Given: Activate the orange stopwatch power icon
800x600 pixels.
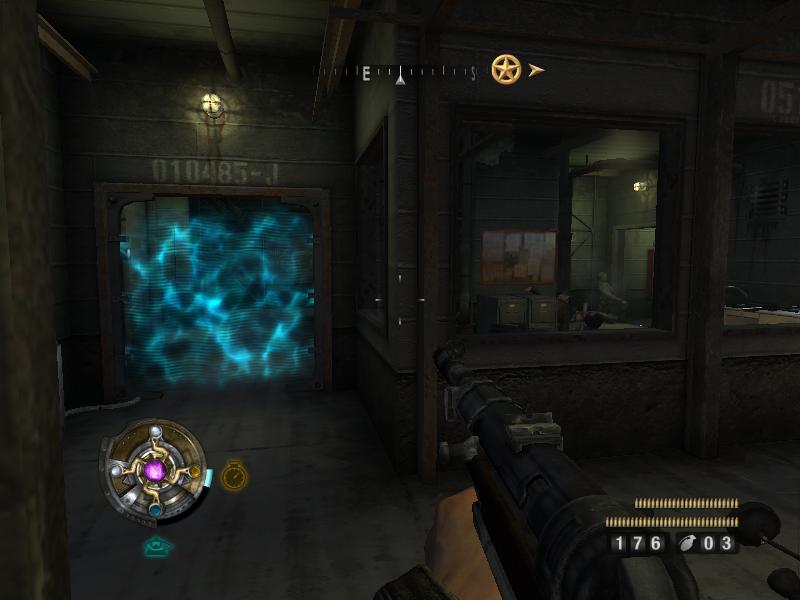Looking at the screenshot, I should coord(234,476).
